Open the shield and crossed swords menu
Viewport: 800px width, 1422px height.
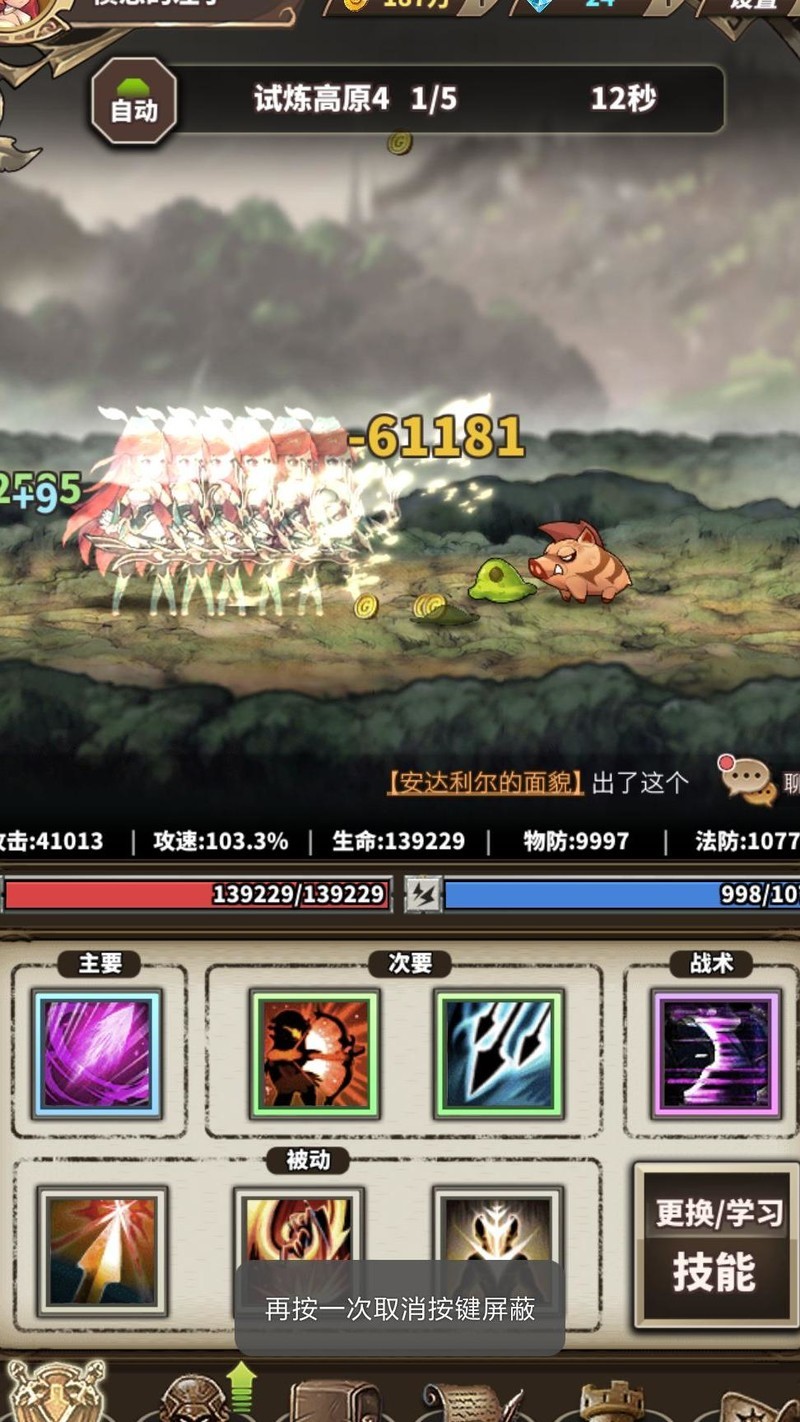tap(56, 1394)
